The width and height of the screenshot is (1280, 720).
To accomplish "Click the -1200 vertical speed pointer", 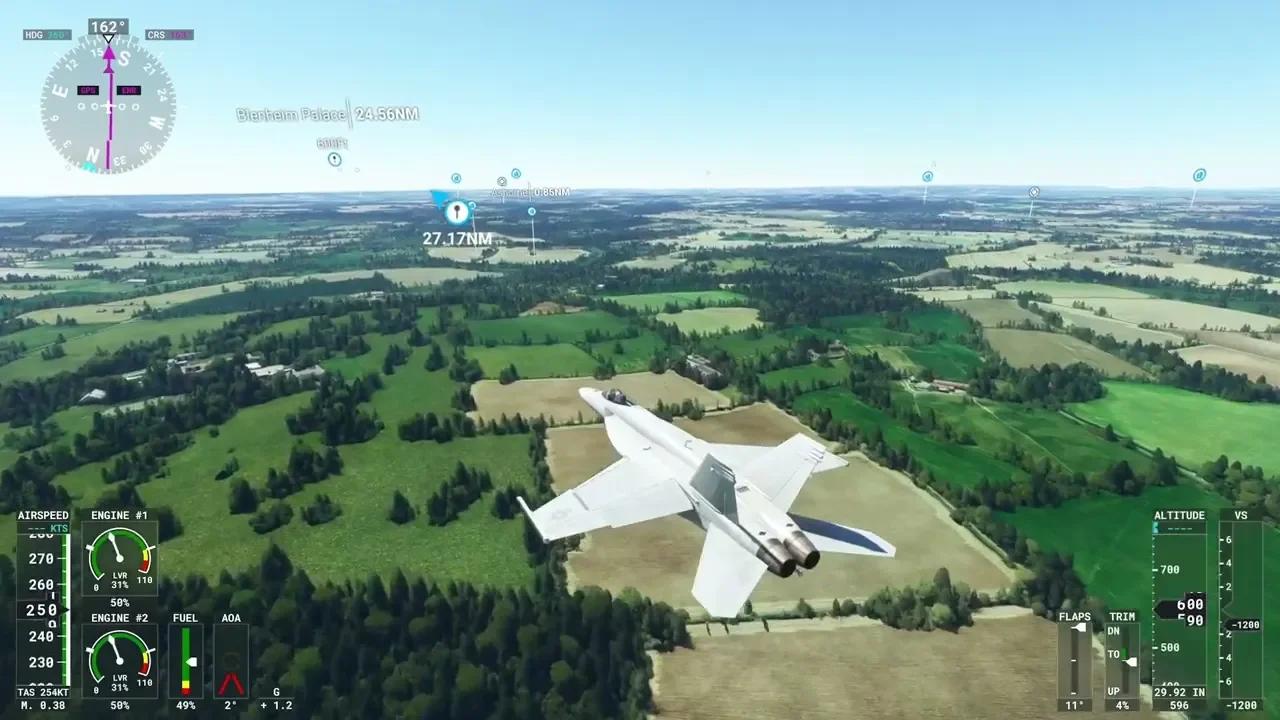I will pyautogui.click(x=1246, y=625).
